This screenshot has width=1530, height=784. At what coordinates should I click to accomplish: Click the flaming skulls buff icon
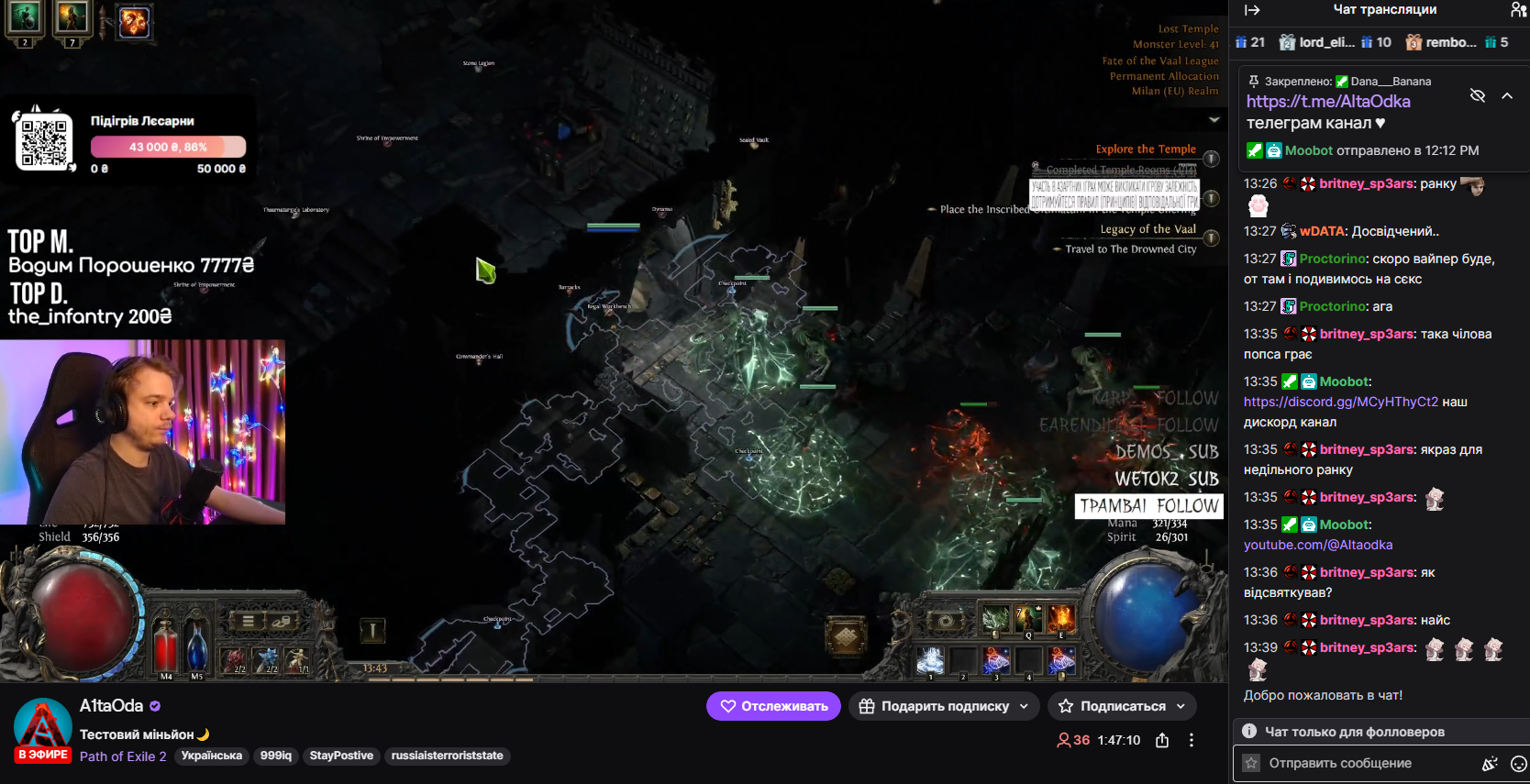tap(135, 22)
